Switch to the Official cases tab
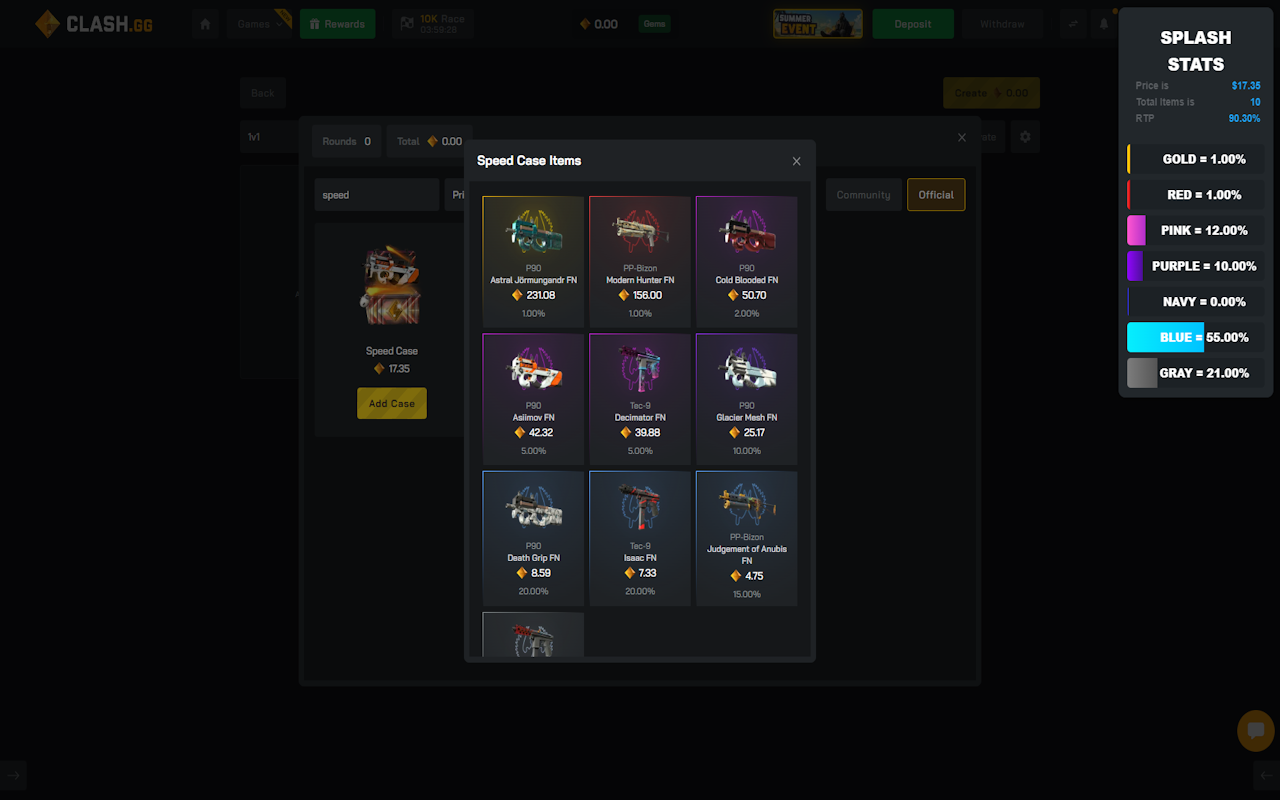The image size is (1280, 800). click(935, 195)
